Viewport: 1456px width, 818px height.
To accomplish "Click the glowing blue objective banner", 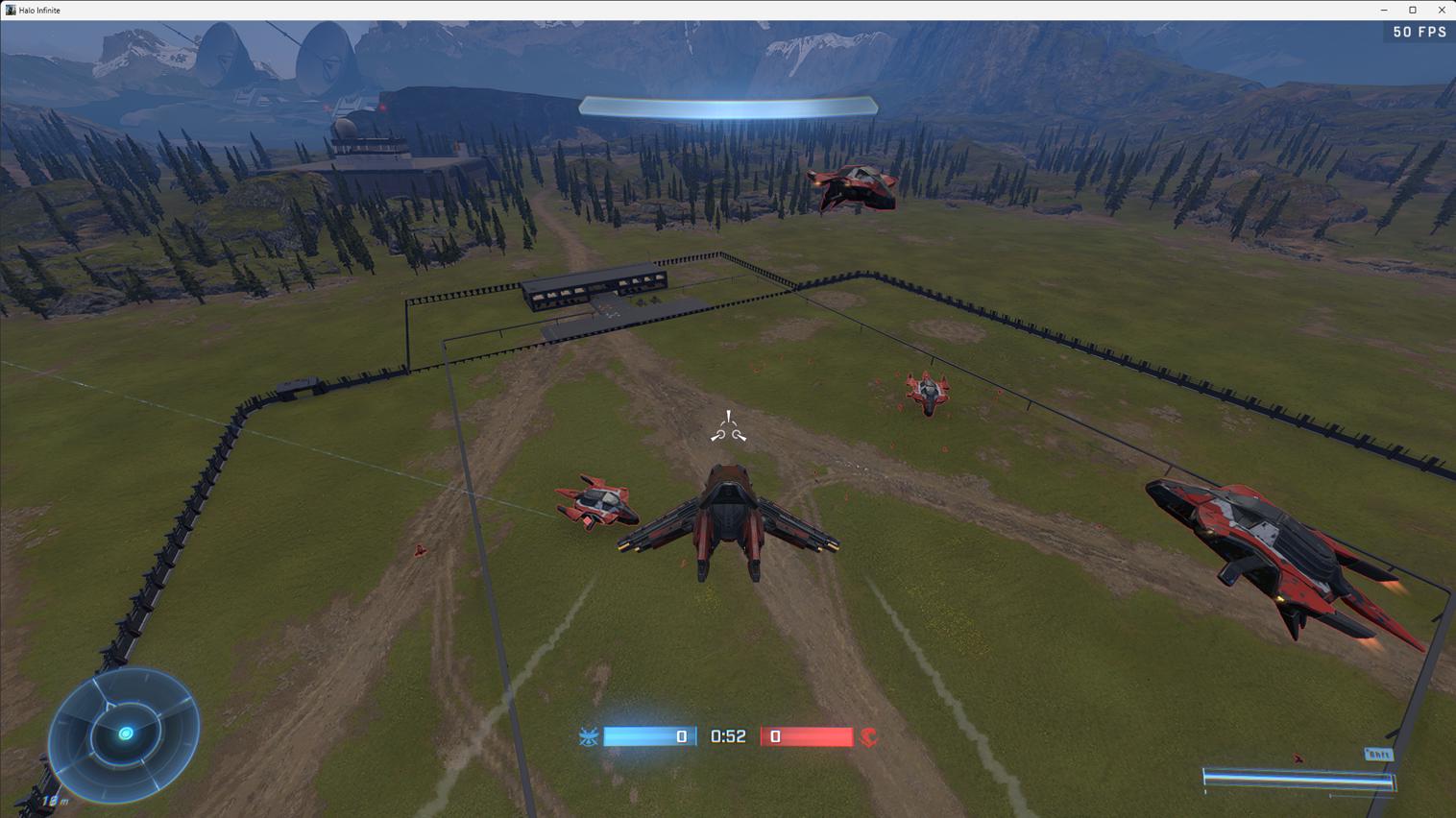I will (x=727, y=108).
